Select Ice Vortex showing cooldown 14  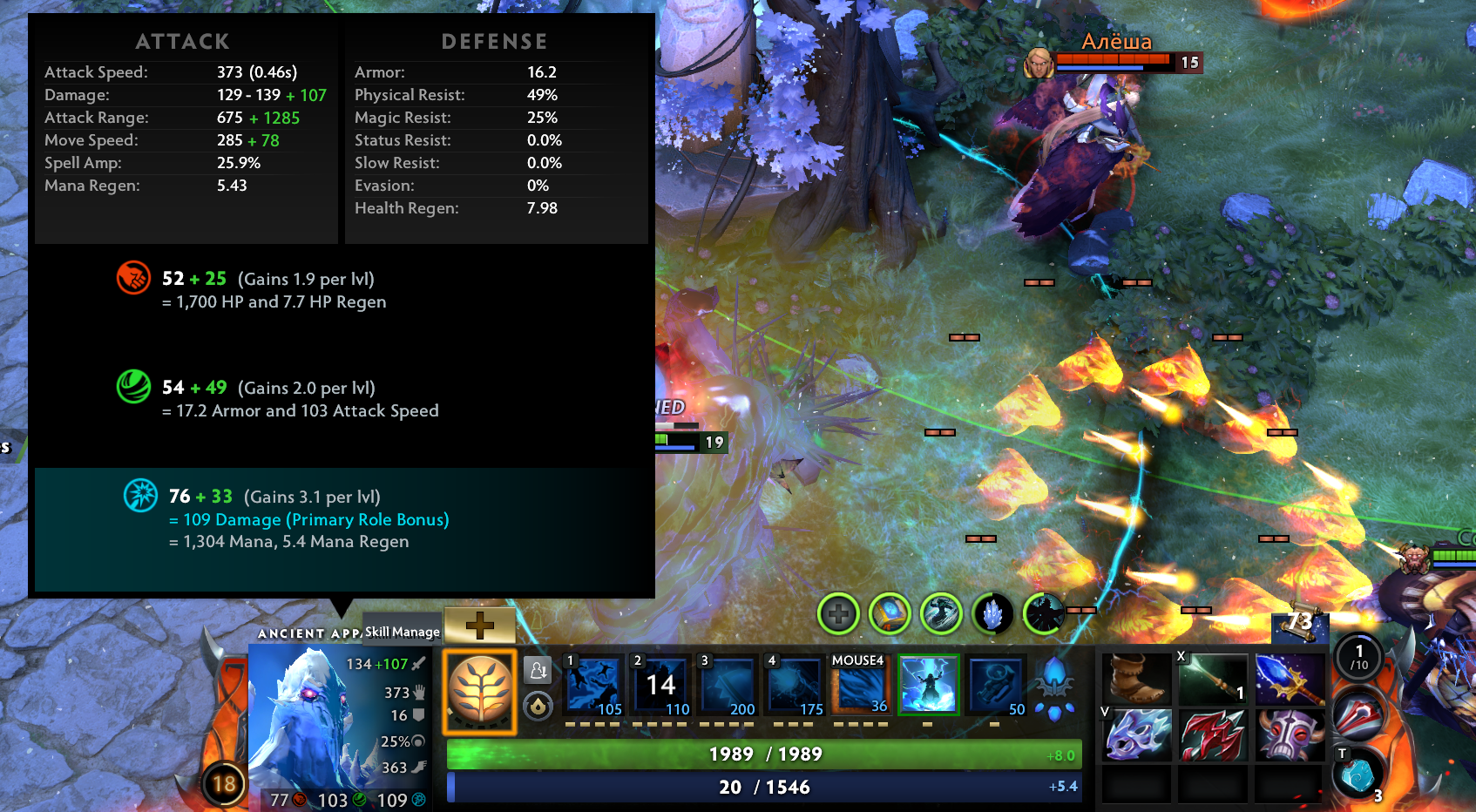[660, 685]
